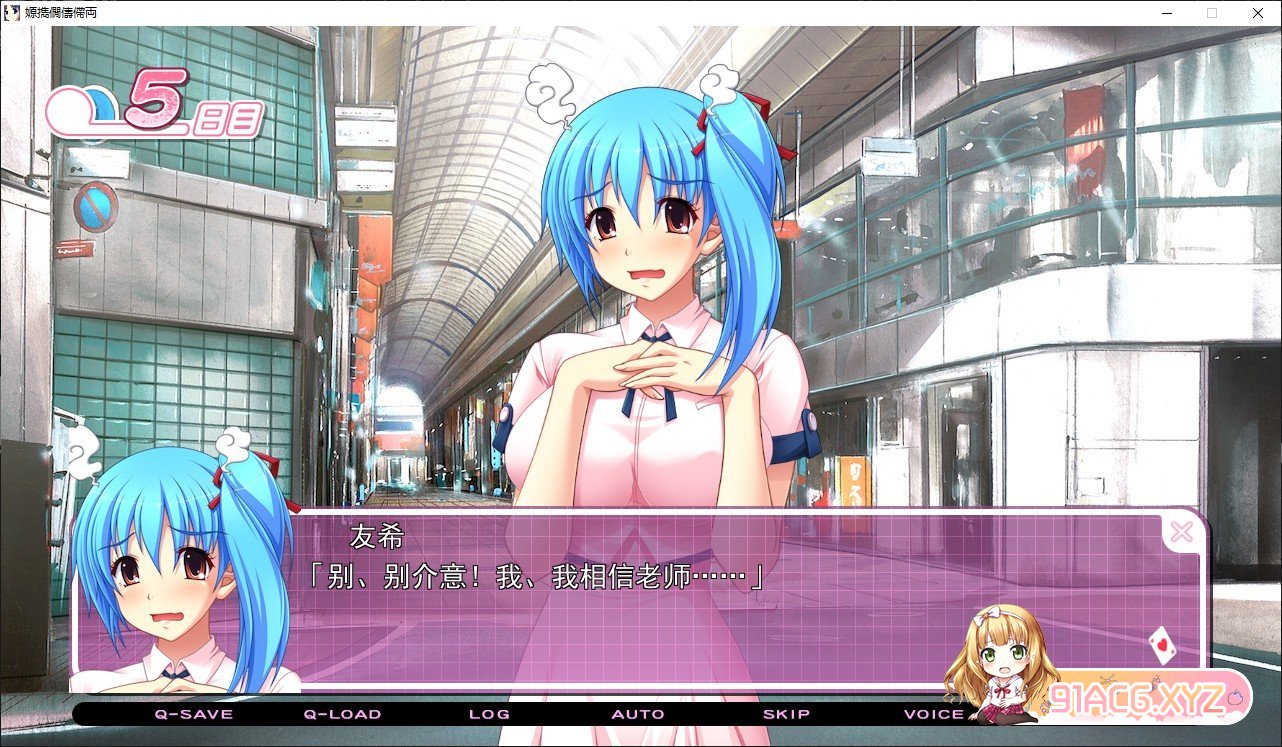Open the LOG history
The height and width of the screenshot is (747, 1282).
coord(489,714)
